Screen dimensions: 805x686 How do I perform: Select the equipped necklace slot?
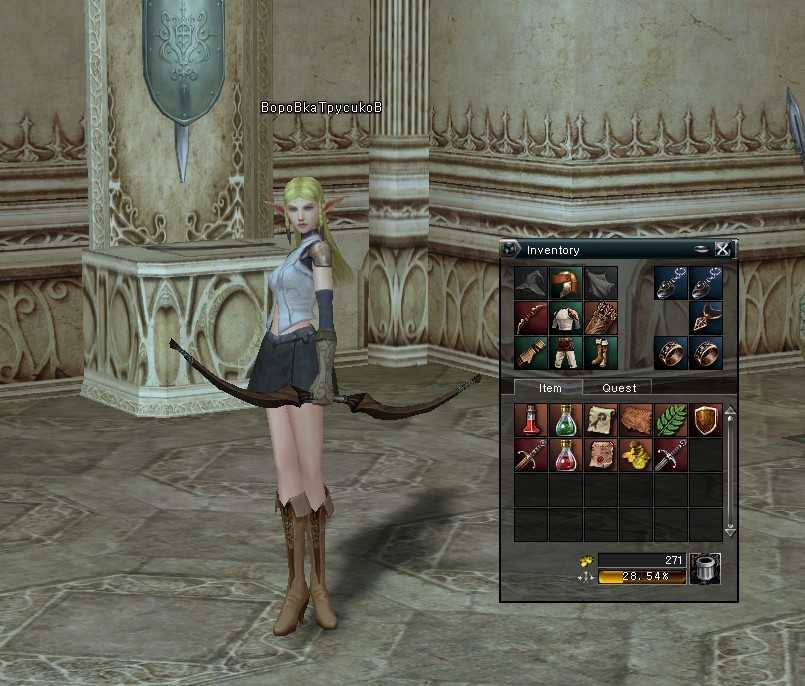(x=706, y=318)
